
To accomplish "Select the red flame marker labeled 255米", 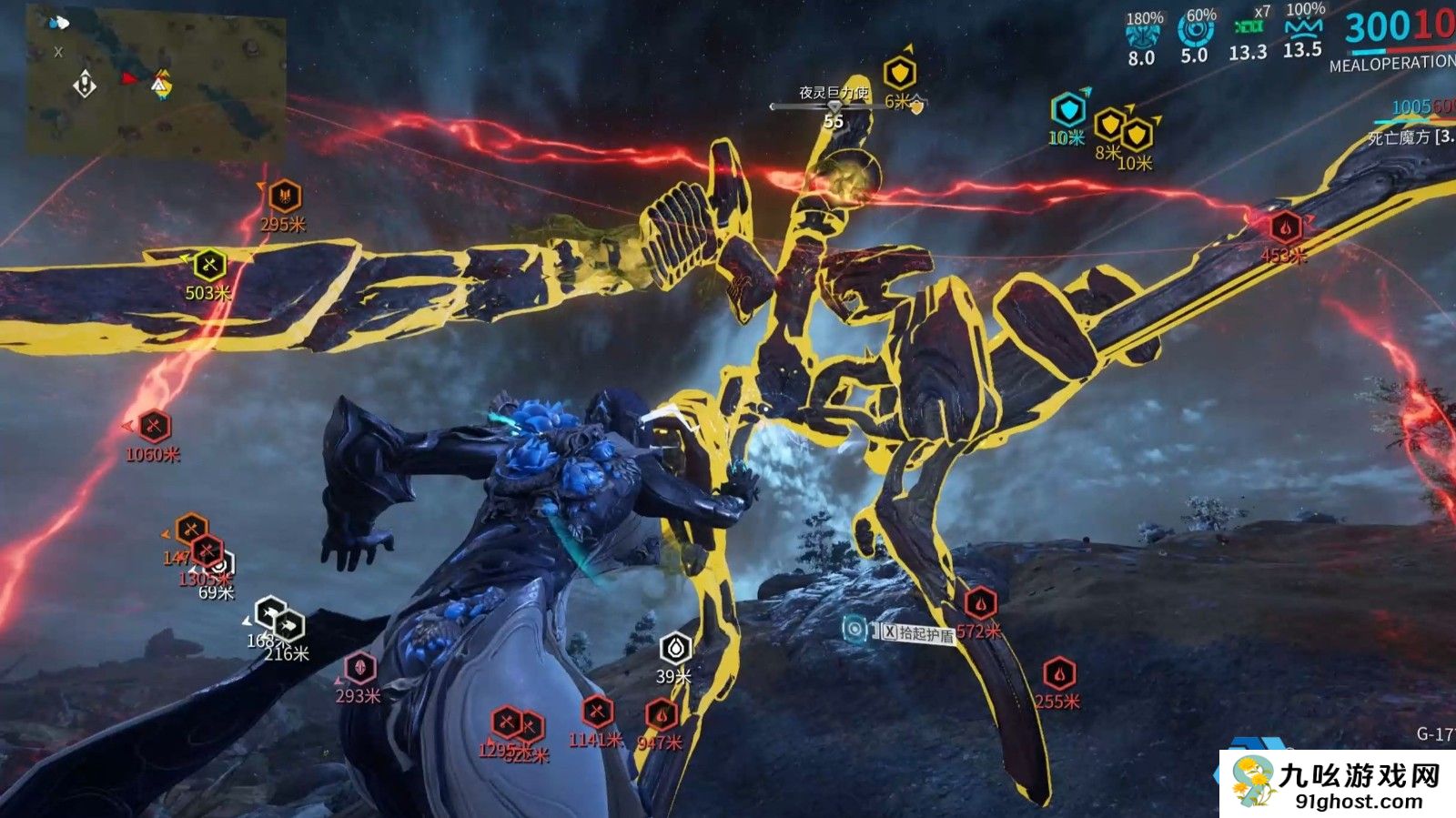I will [x=1058, y=674].
